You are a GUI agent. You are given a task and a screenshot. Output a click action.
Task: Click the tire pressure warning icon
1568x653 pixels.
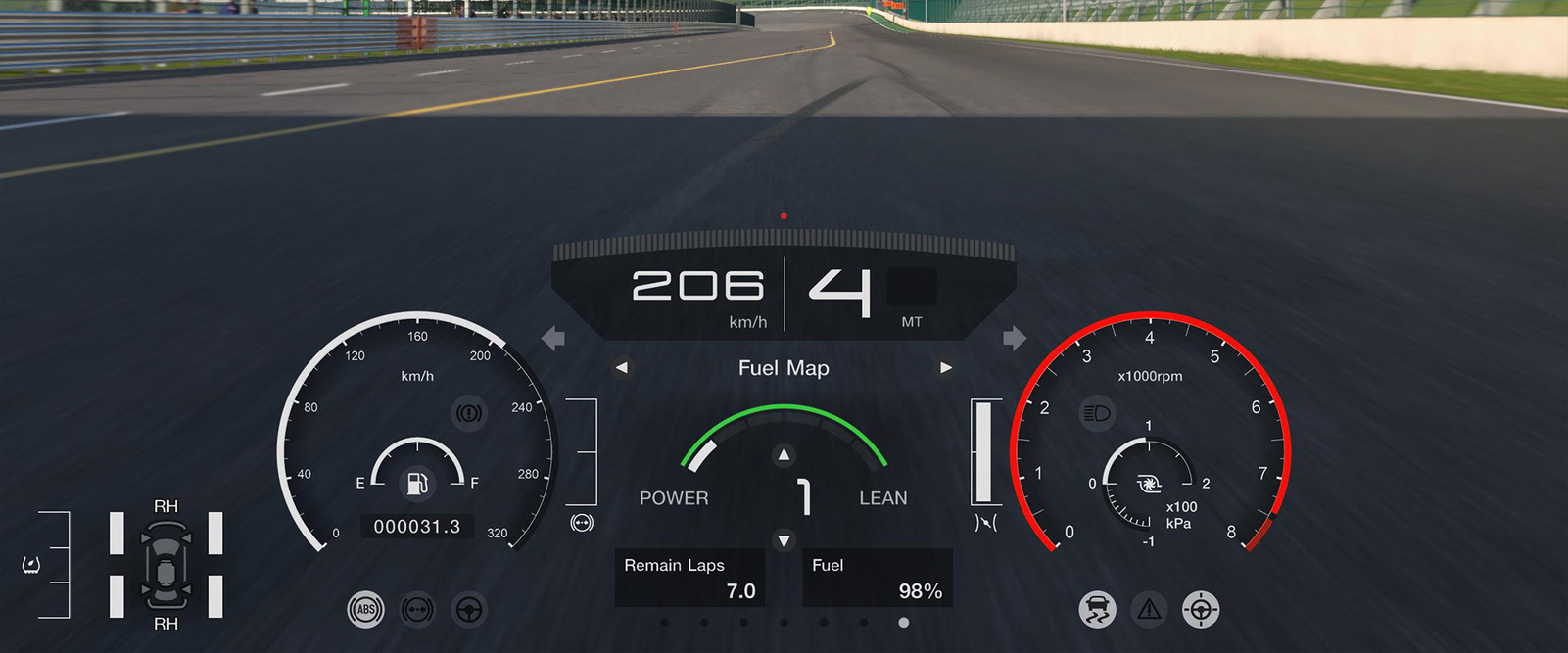(x=31, y=565)
